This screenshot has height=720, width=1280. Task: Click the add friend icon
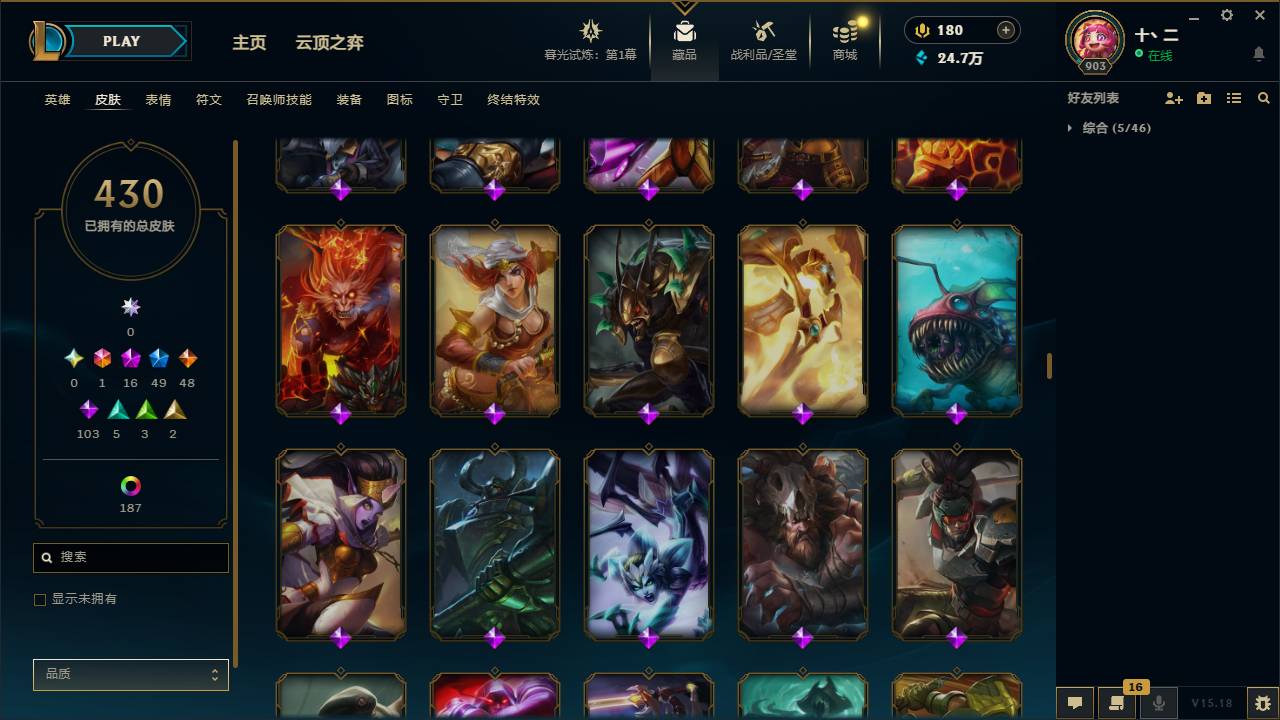(x=1170, y=97)
